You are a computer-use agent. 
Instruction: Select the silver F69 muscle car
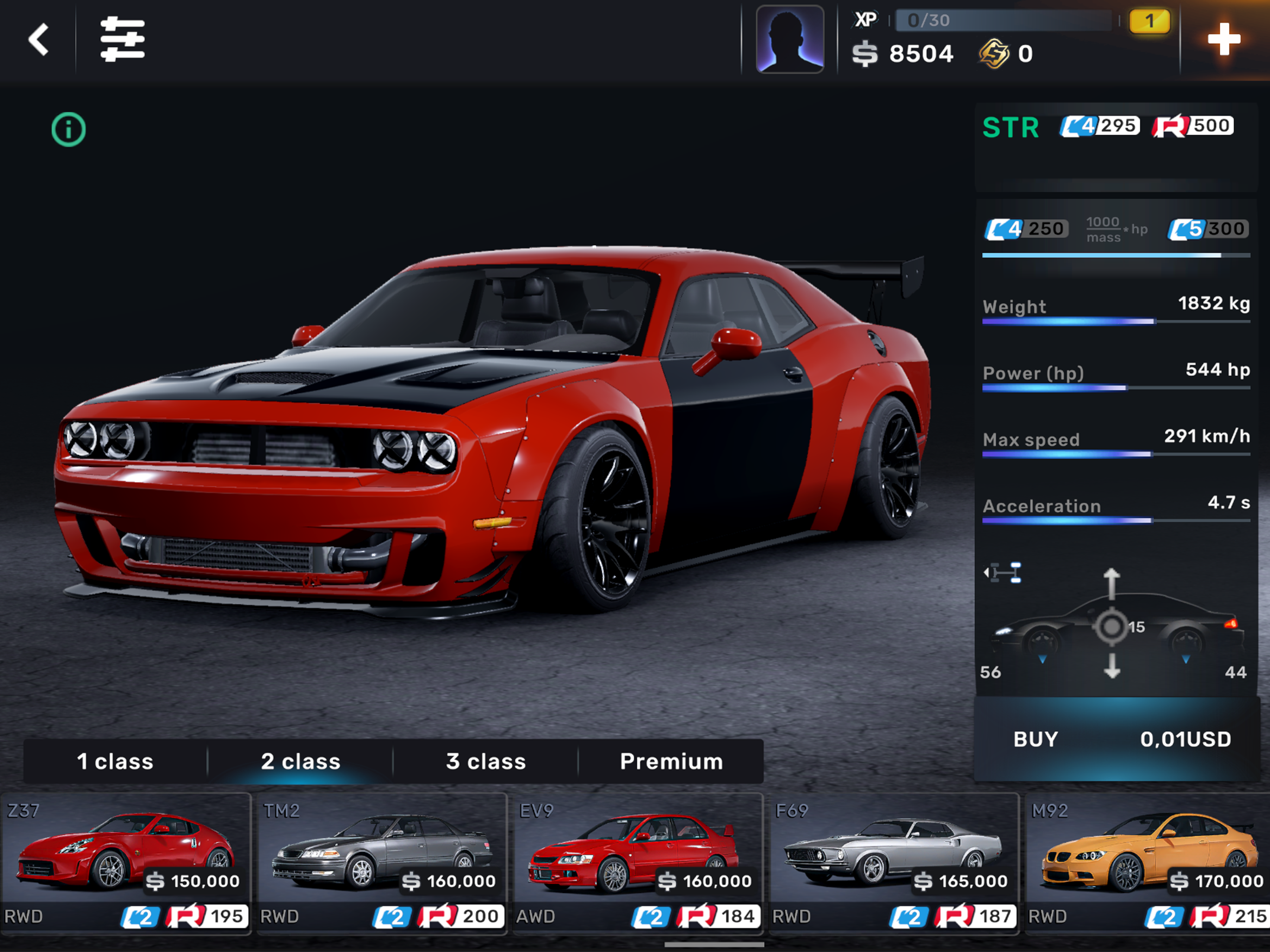point(893,861)
